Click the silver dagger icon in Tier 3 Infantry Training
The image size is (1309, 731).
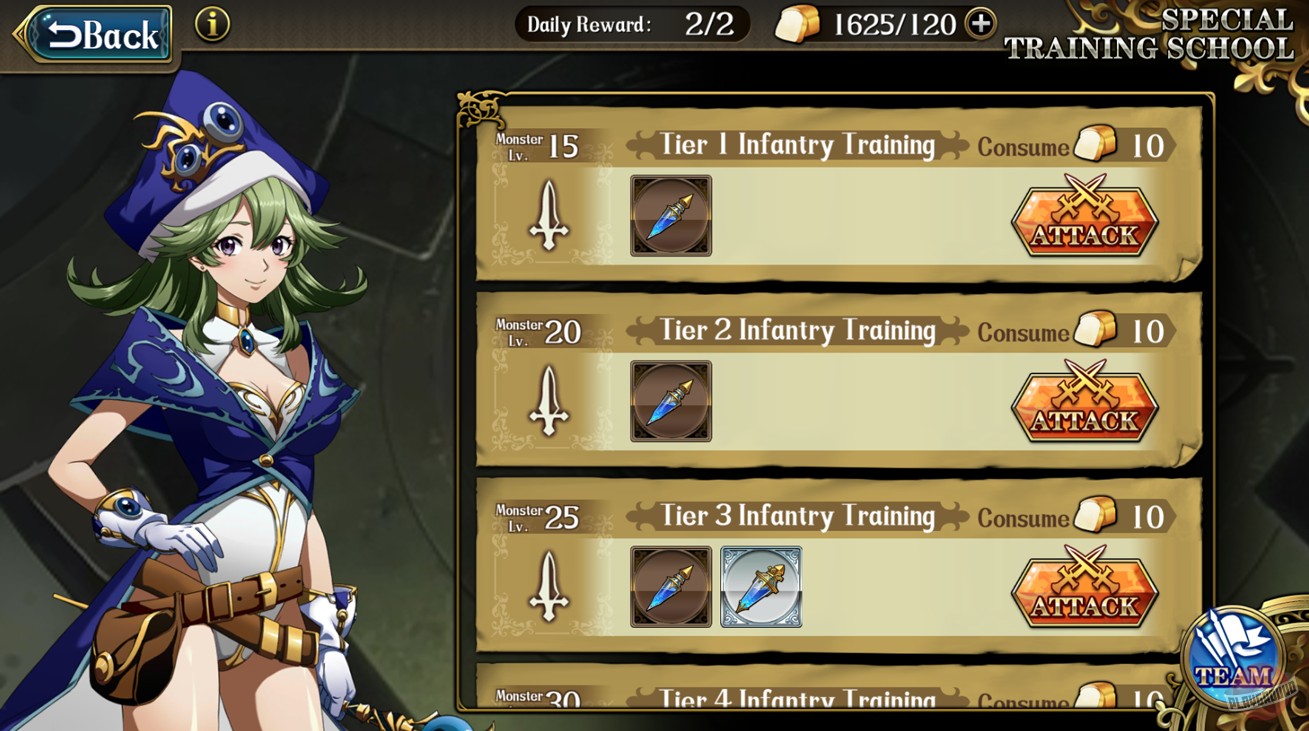click(761, 588)
